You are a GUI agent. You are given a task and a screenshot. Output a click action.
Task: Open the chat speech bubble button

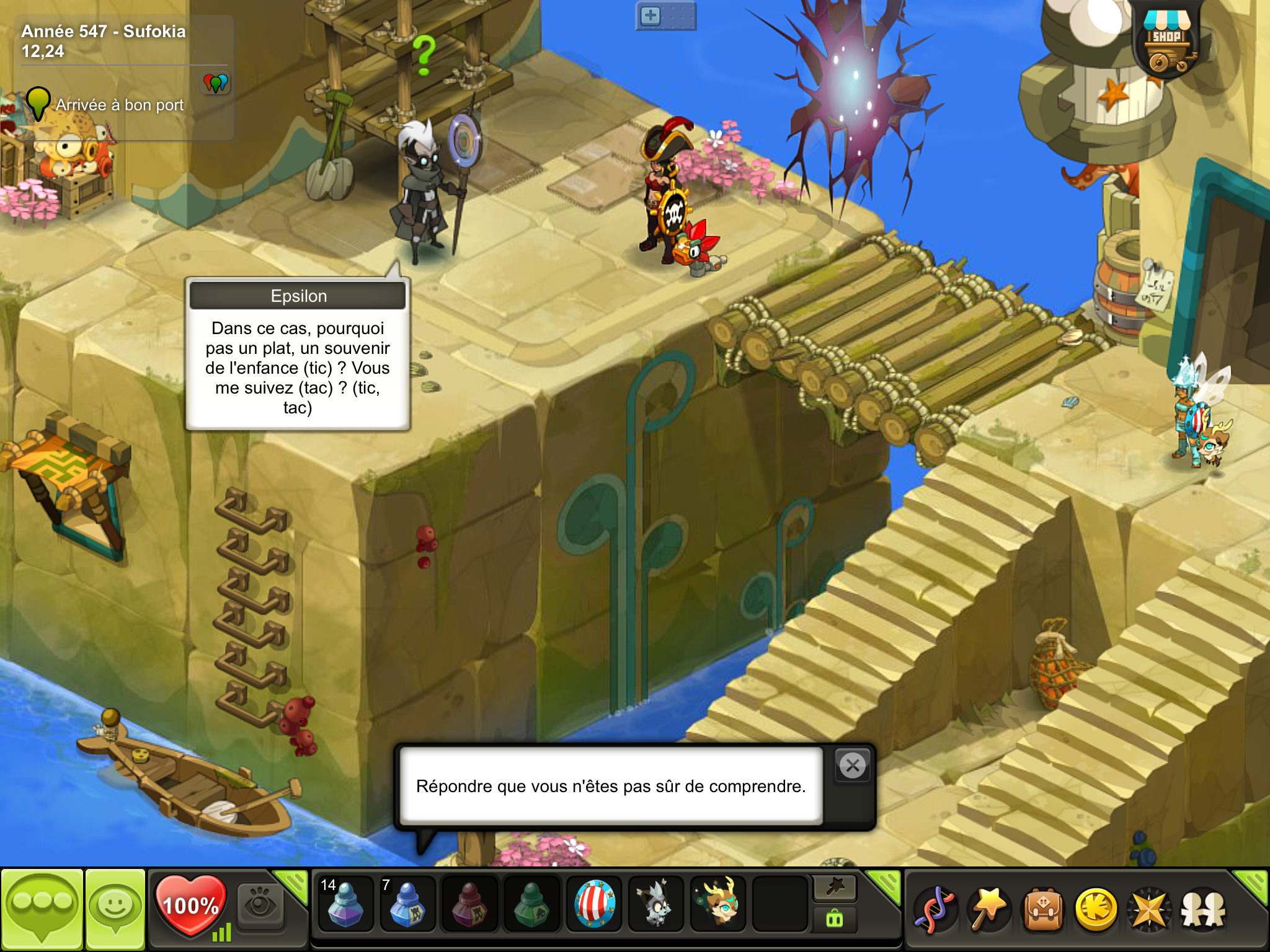42,909
